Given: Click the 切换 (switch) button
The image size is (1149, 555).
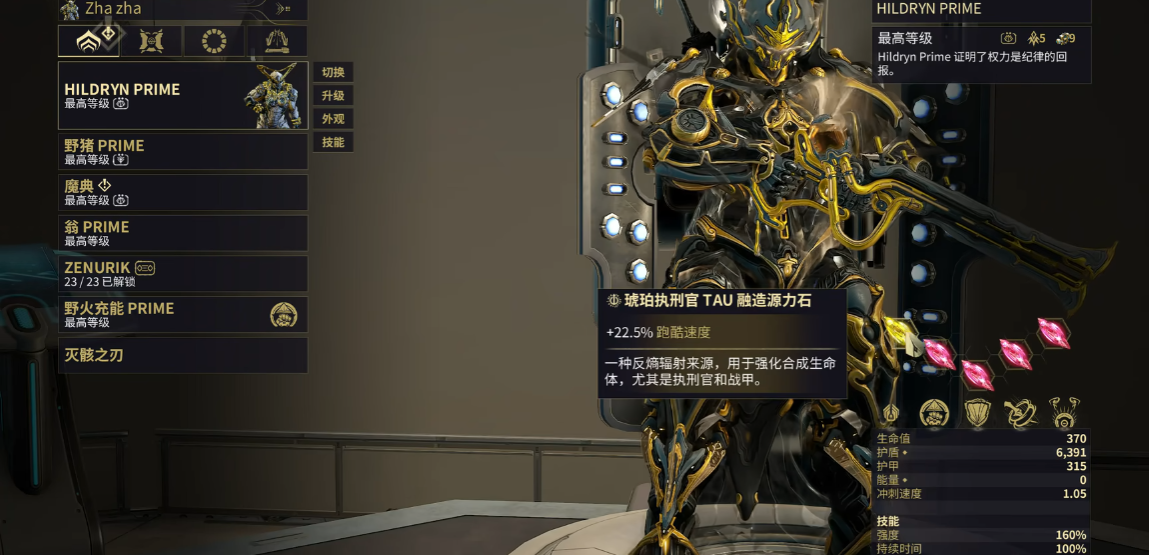Looking at the screenshot, I should (x=333, y=73).
